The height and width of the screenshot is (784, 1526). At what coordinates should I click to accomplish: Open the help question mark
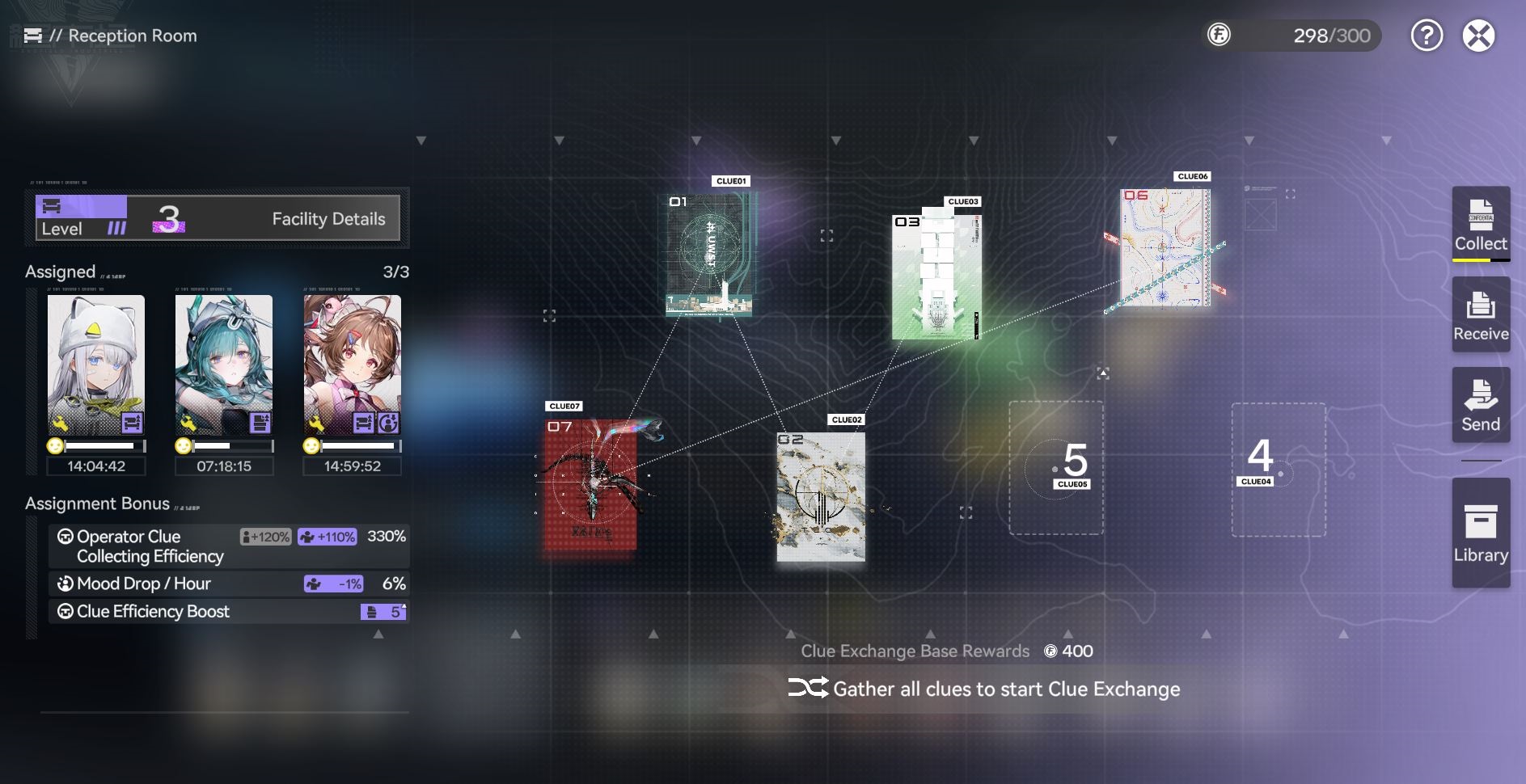tap(1427, 36)
